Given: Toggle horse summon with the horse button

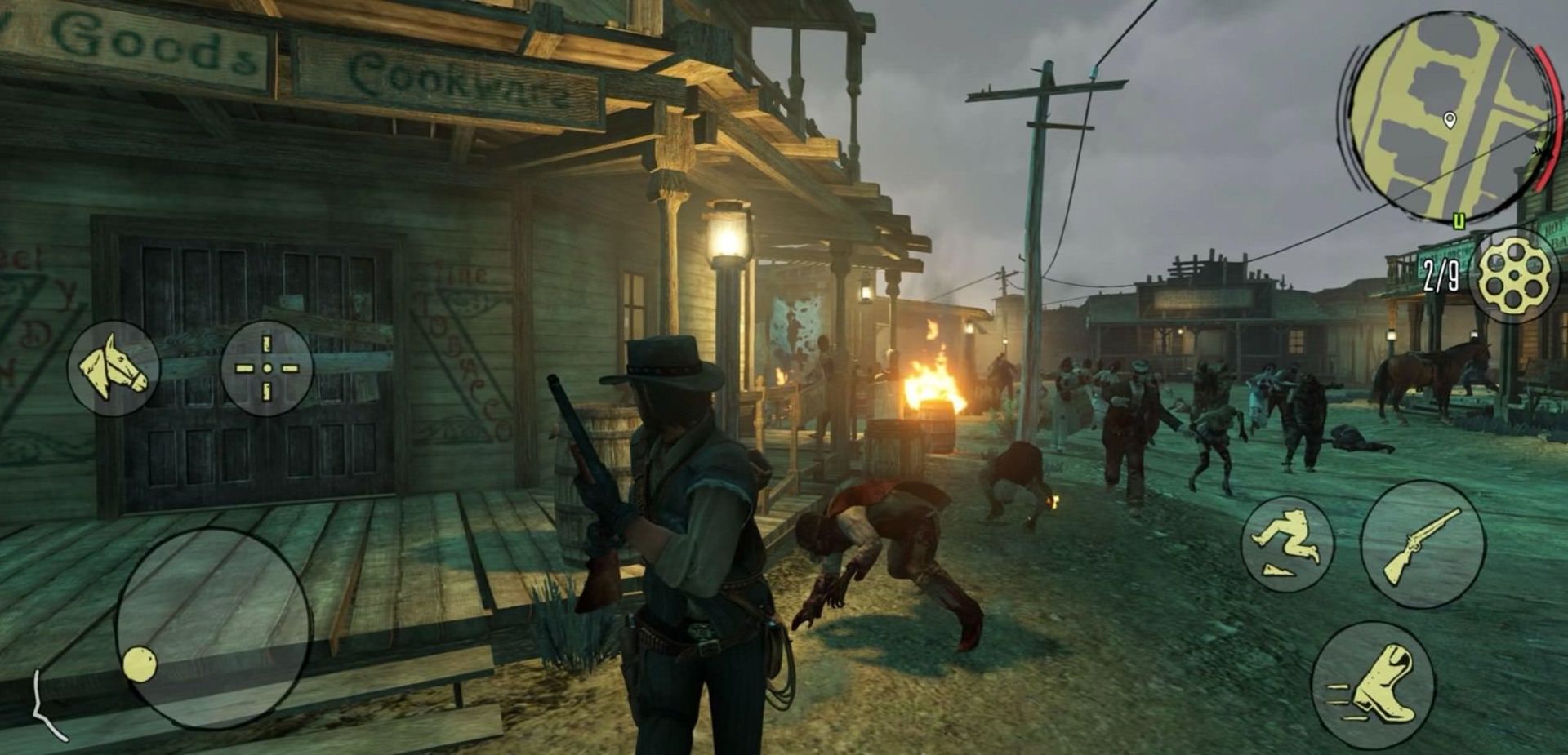Looking at the screenshot, I should pyautogui.click(x=114, y=369).
